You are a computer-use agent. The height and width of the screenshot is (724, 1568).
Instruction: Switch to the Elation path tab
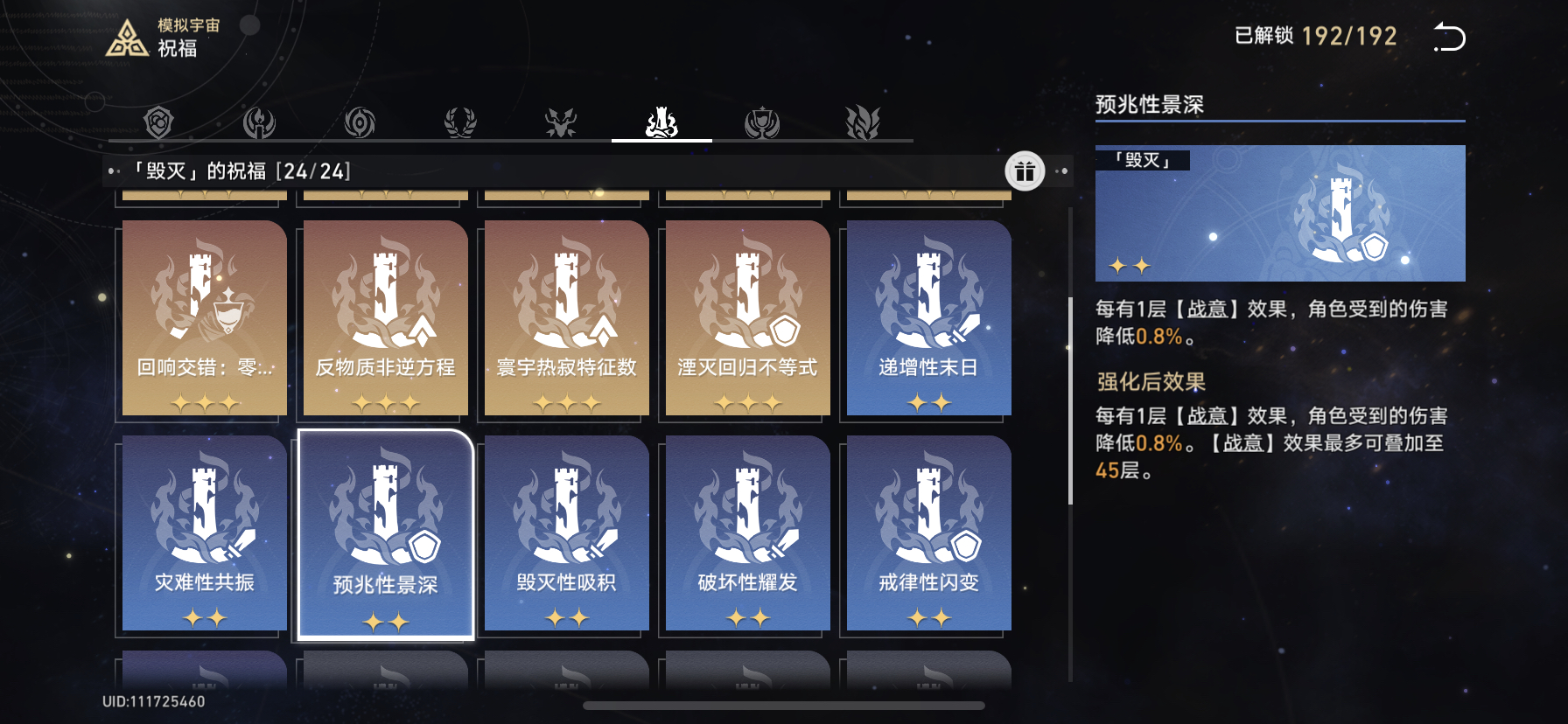click(762, 122)
